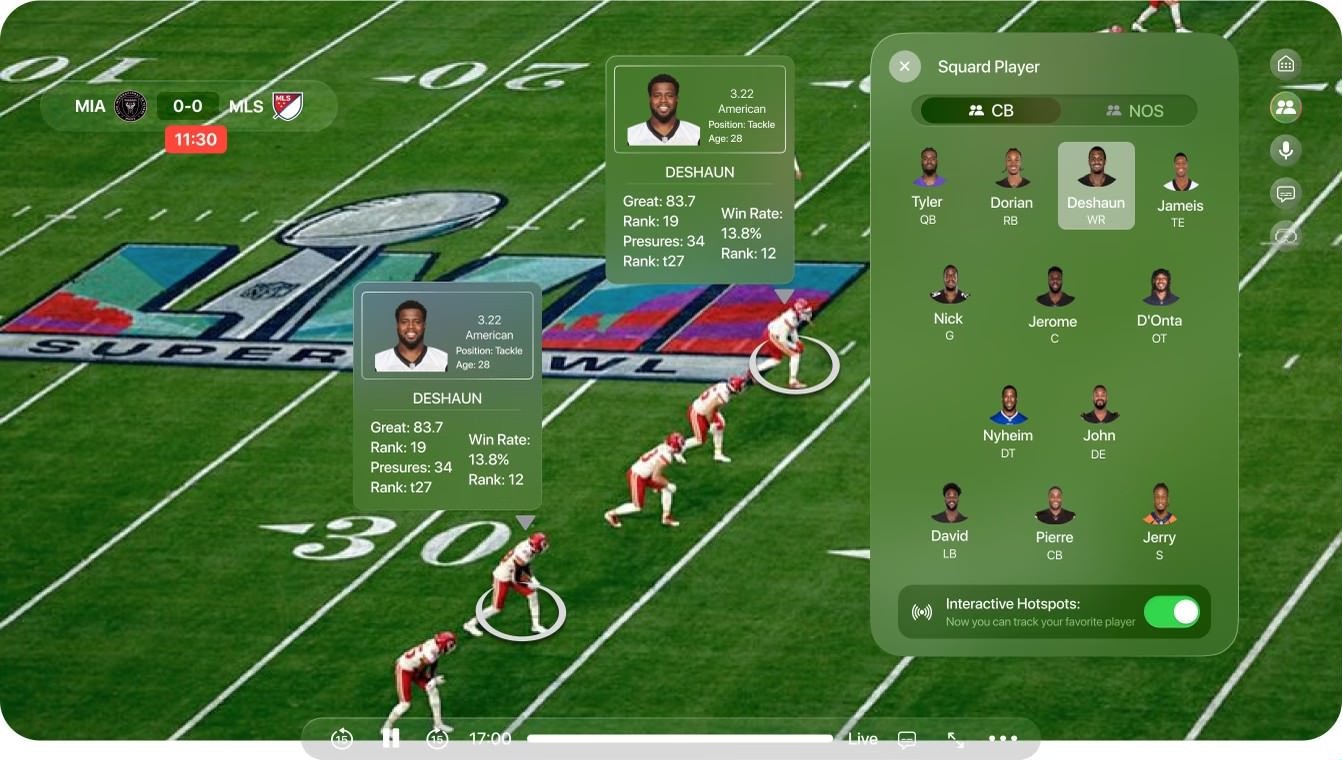Switch to the NOS squad tab
The image size is (1342, 760).
(1134, 110)
